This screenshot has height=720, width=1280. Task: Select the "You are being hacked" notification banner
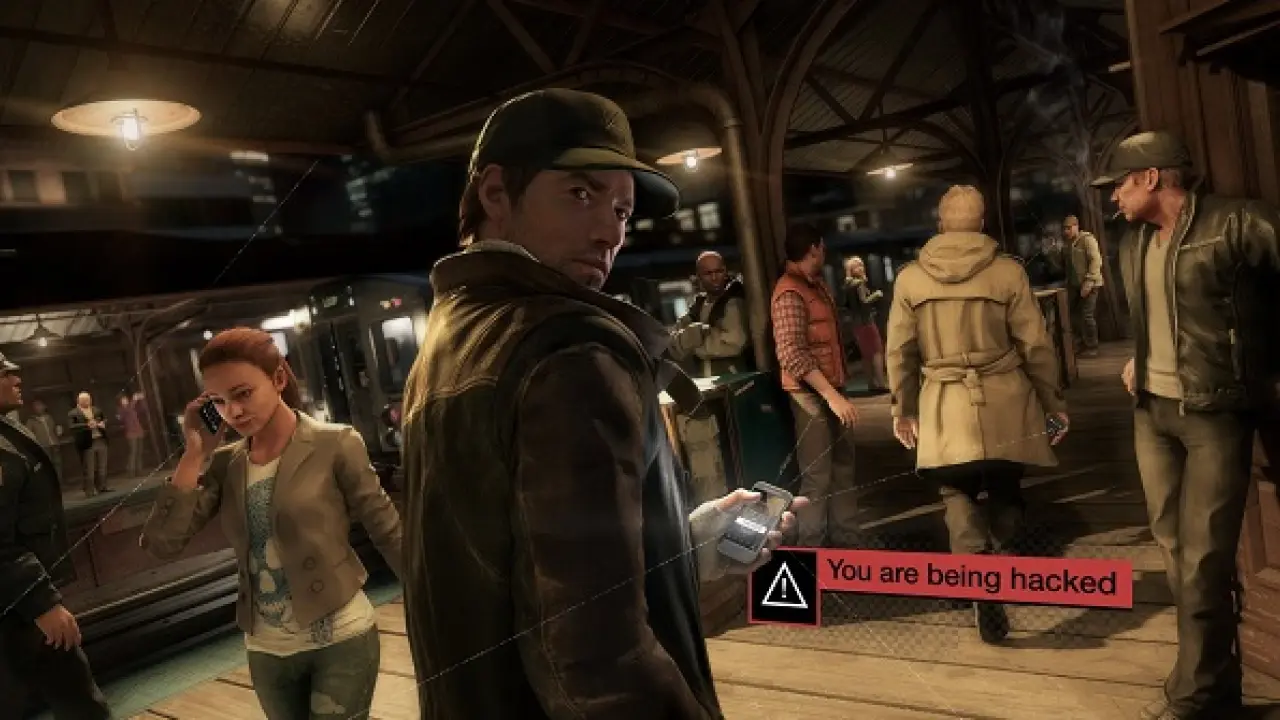(972, 580)
